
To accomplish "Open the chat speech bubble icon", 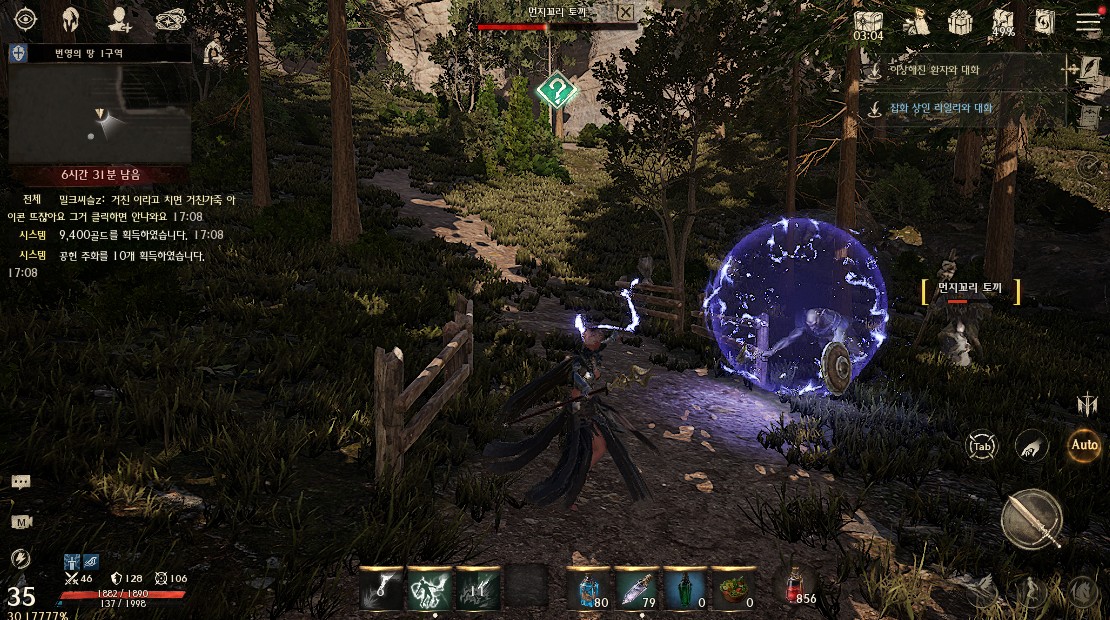I will [x=21, y=482].
